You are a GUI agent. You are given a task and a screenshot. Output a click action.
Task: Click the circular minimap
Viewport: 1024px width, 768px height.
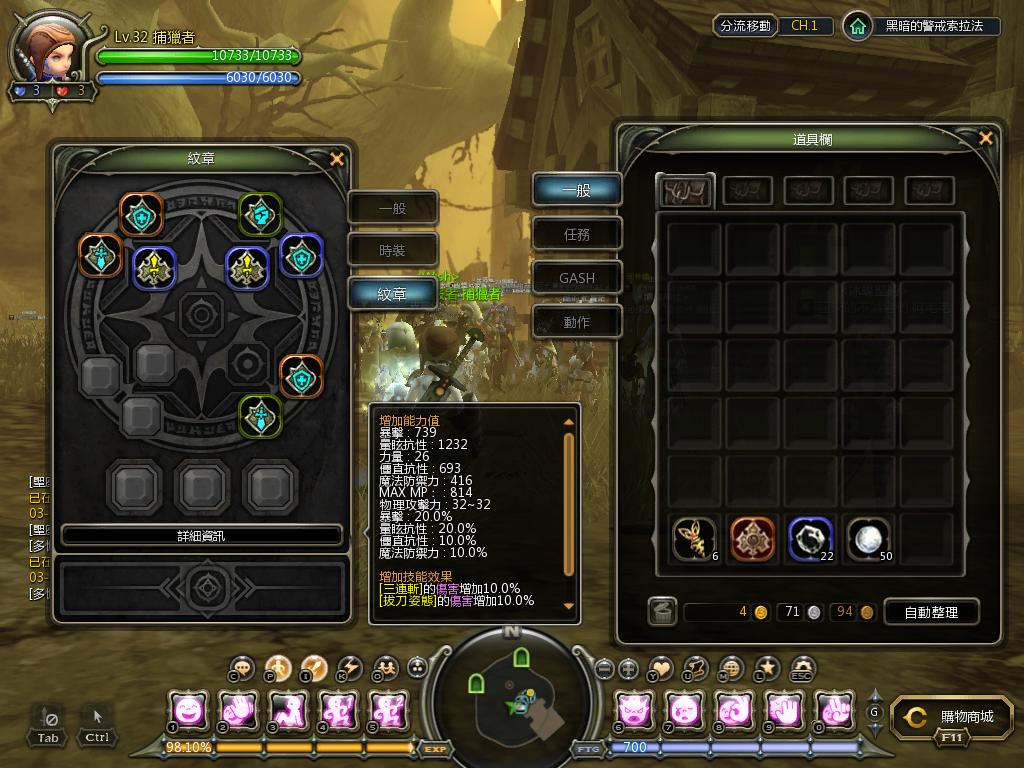[512, 692]
